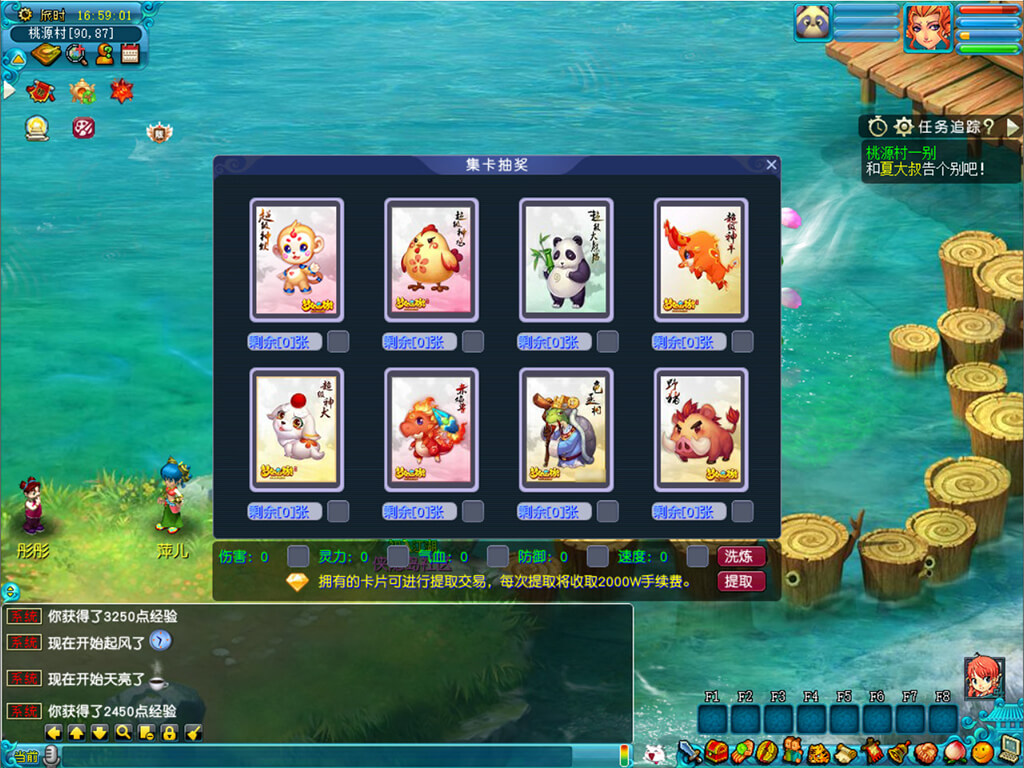1024x768 pixels.
Task: Click the 提取 button
Action: click(x=741, y=581)
